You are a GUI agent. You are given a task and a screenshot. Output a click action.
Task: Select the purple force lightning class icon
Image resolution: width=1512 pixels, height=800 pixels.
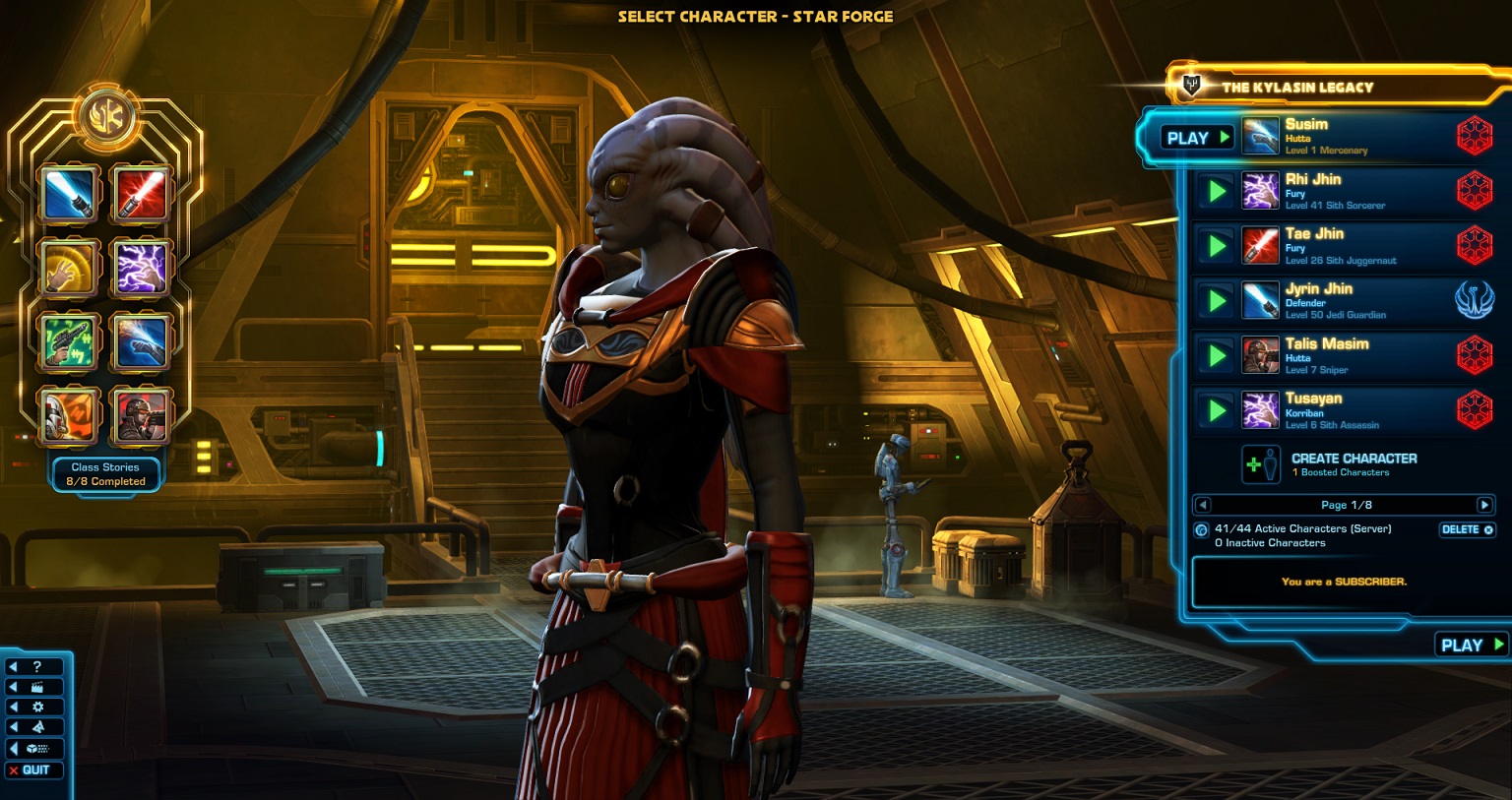click(142, 267)
